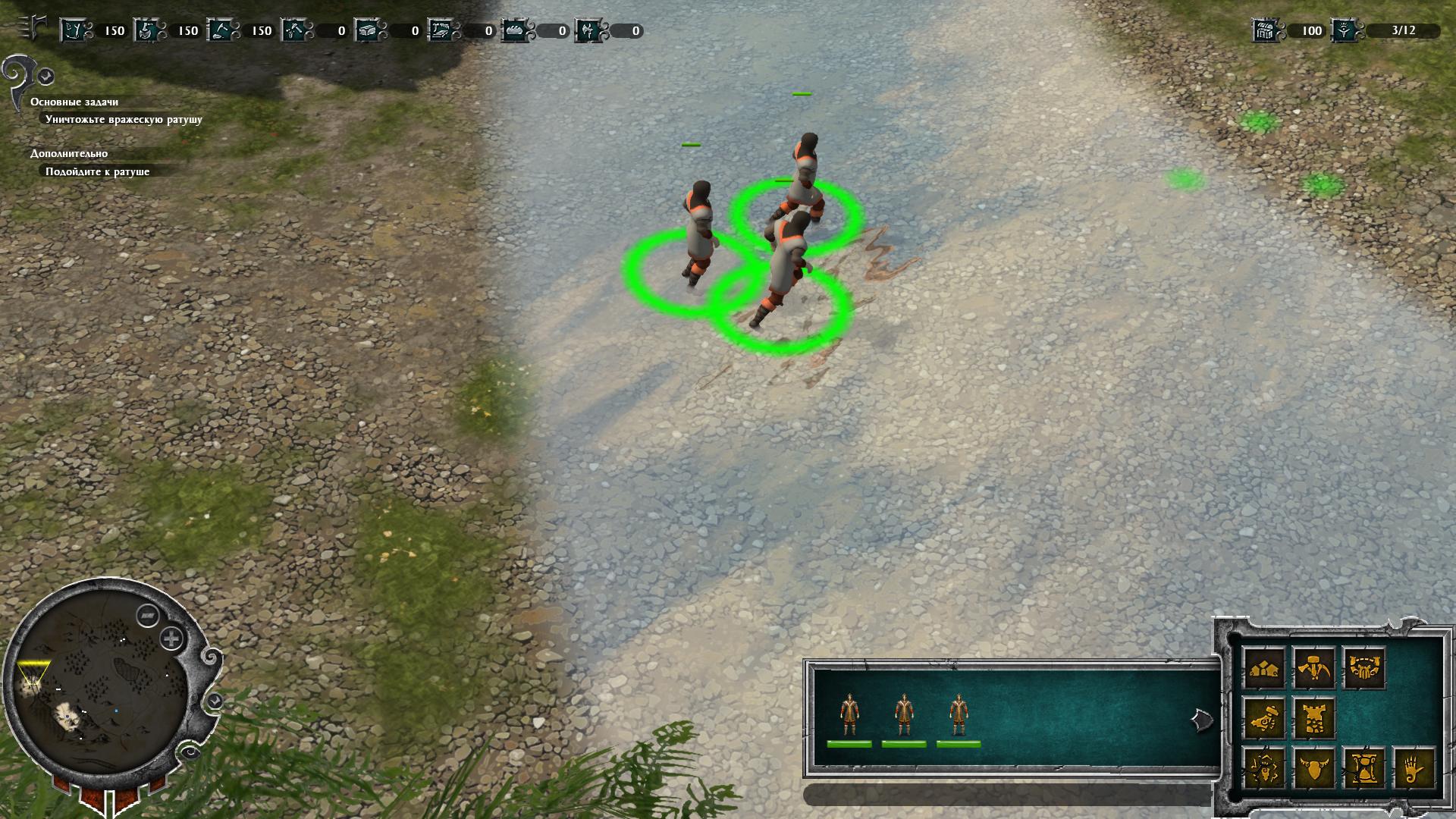Click the minimap display toggle above plus
1456x819 pixels.
pos(147,616)
